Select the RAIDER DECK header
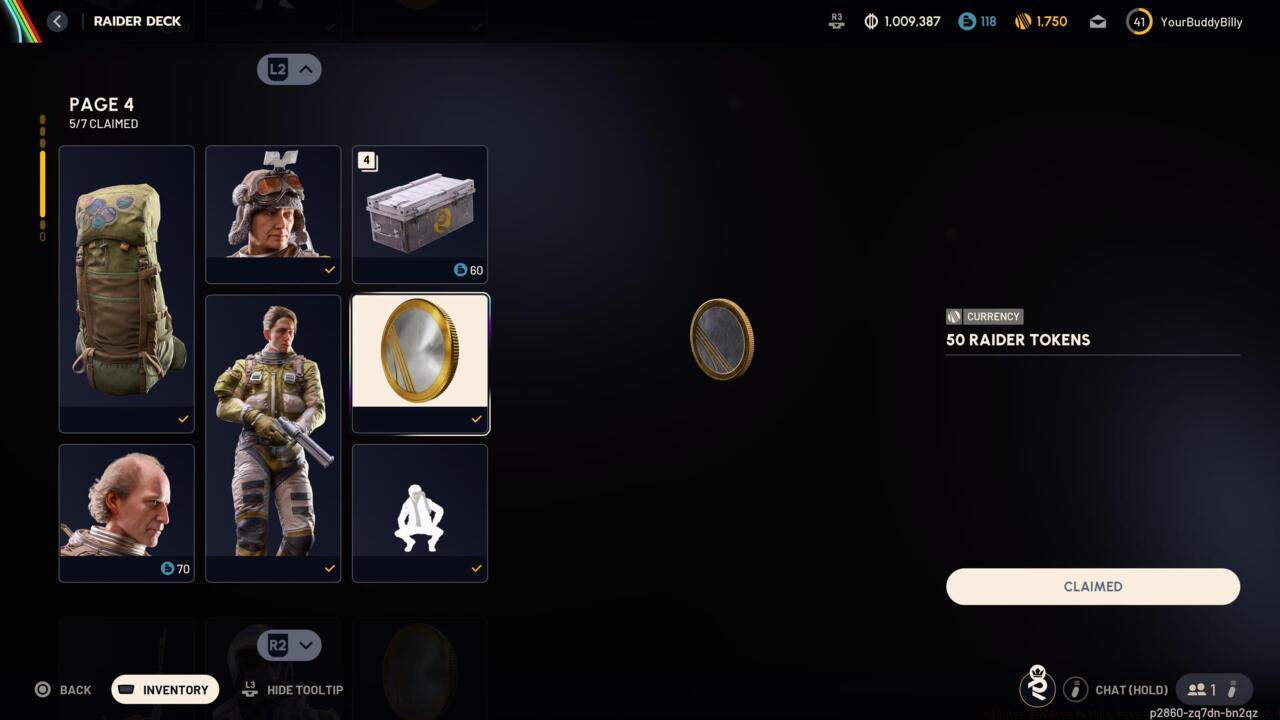 point(137,20)
